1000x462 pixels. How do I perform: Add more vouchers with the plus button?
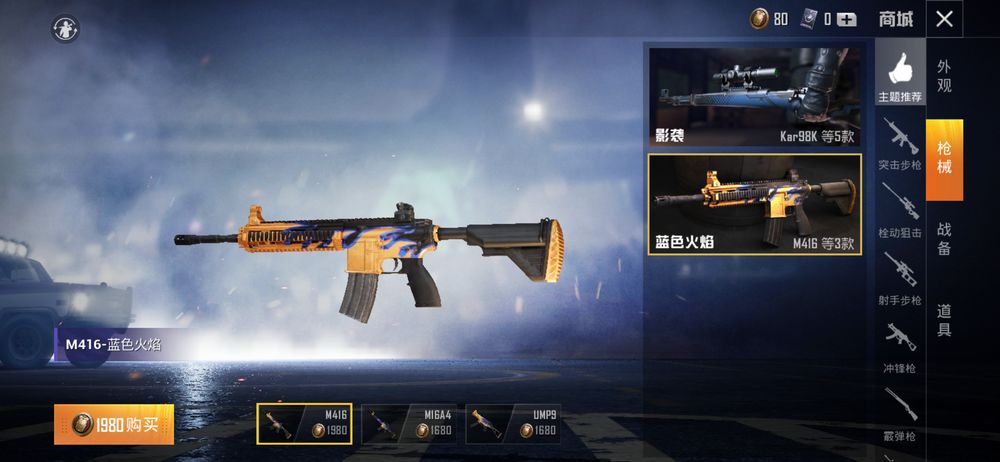(847, 19)
